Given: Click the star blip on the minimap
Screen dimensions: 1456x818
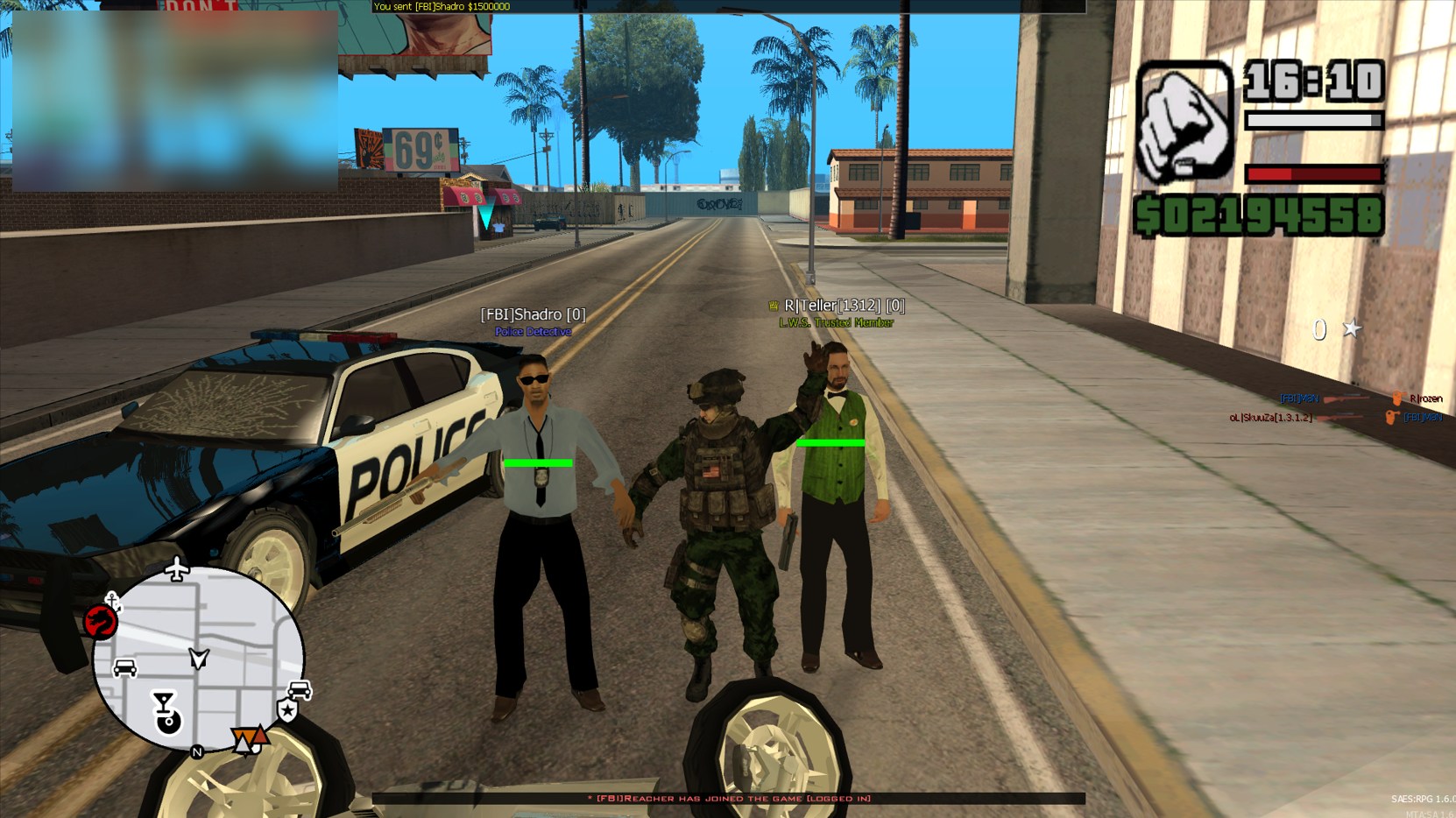Looking at the screenshot, I should point(288,709).
